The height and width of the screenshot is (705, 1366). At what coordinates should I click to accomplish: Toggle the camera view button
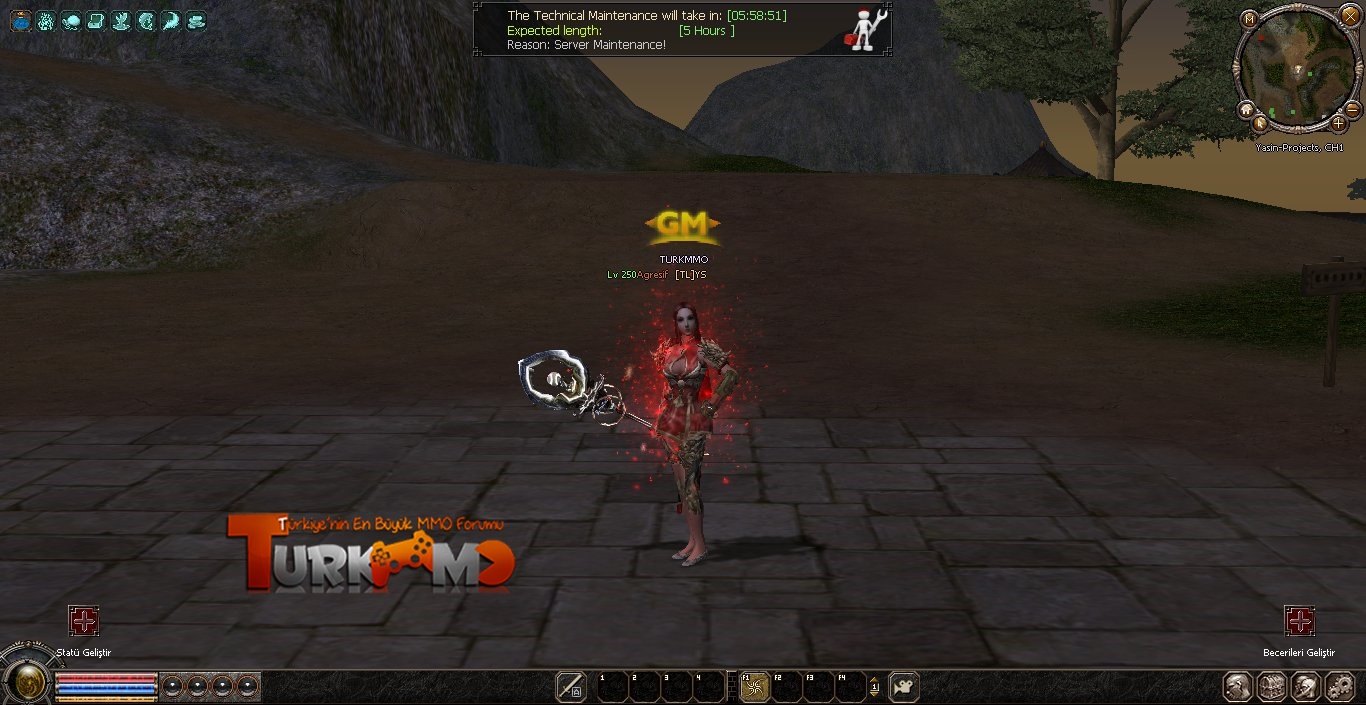(903, 687)
